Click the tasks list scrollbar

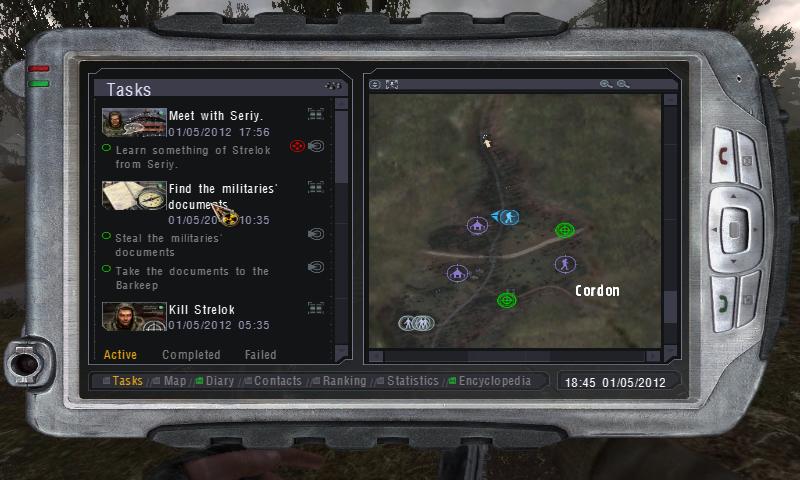(x=341, y=150)
